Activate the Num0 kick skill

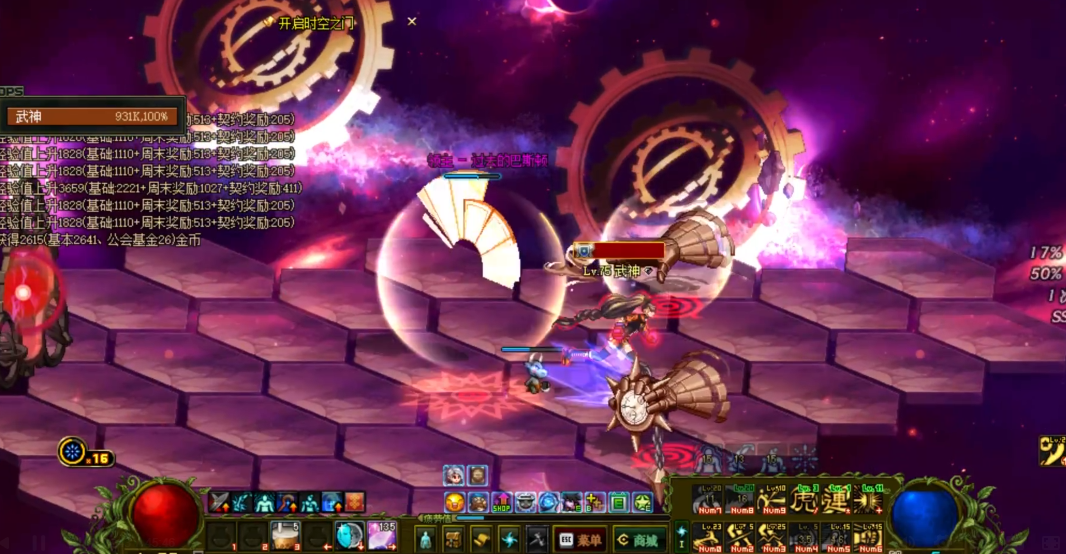tap(707, 537)
